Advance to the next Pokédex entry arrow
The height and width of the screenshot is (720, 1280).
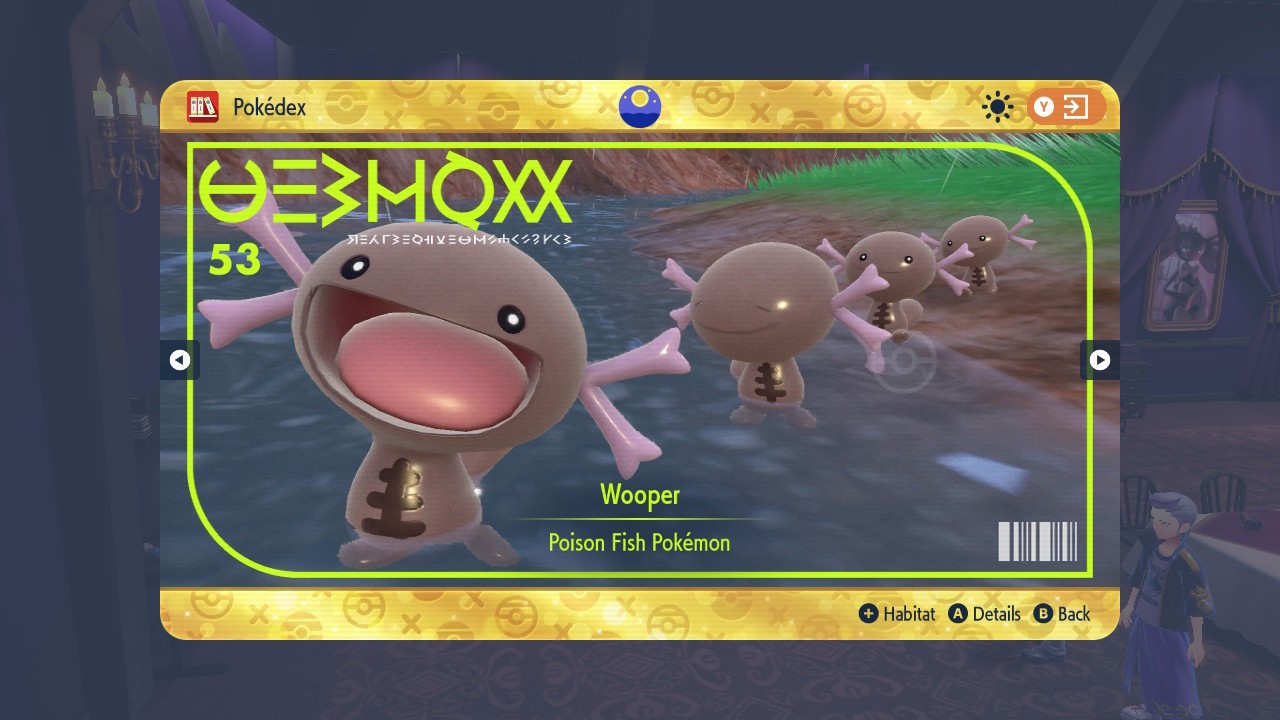1099,360
